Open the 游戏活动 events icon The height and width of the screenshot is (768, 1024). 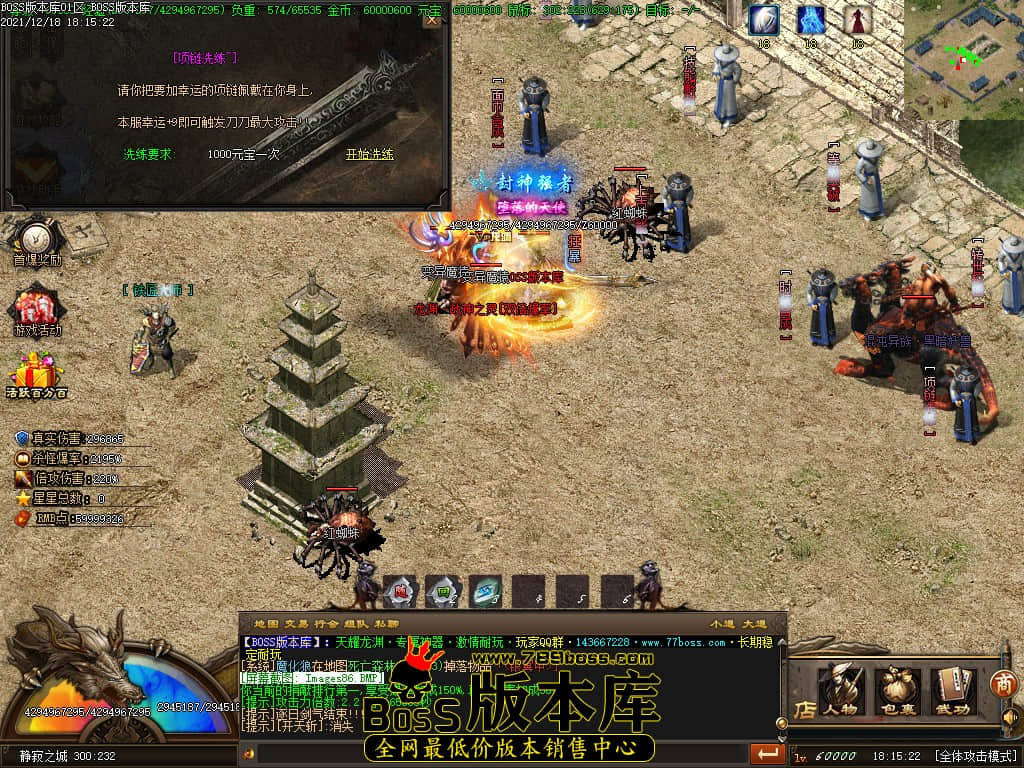pos(37,310)
